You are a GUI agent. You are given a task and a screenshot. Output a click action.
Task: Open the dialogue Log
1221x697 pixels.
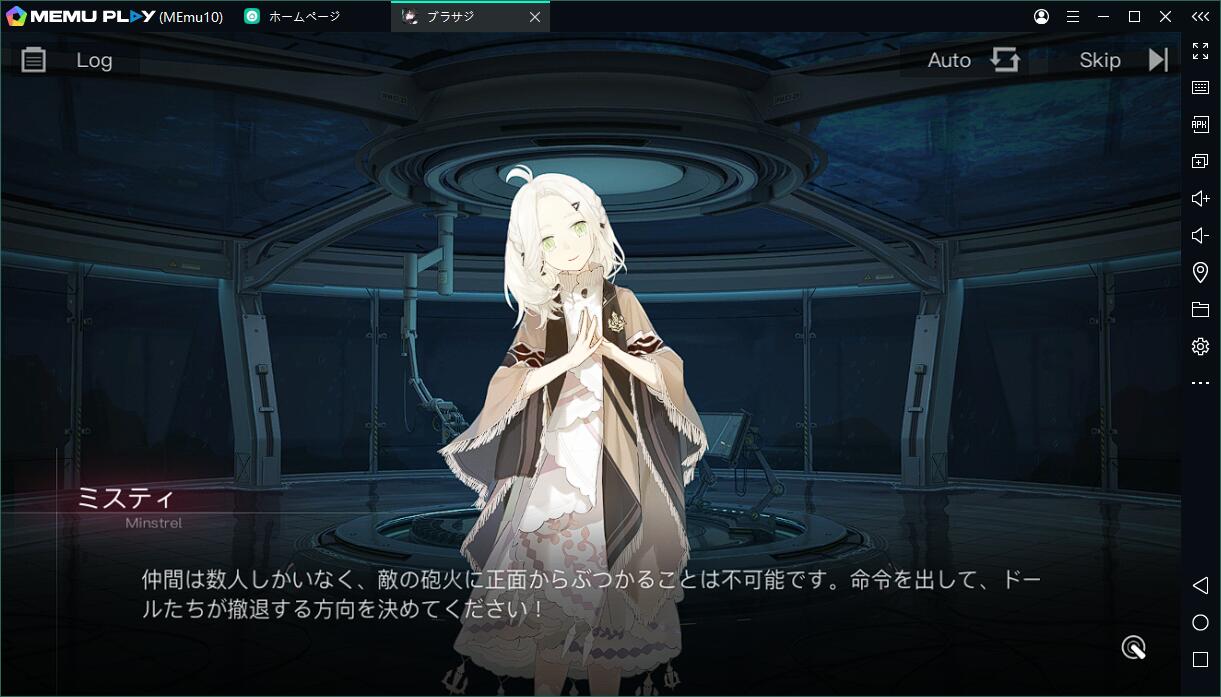(x=68, y=60)
